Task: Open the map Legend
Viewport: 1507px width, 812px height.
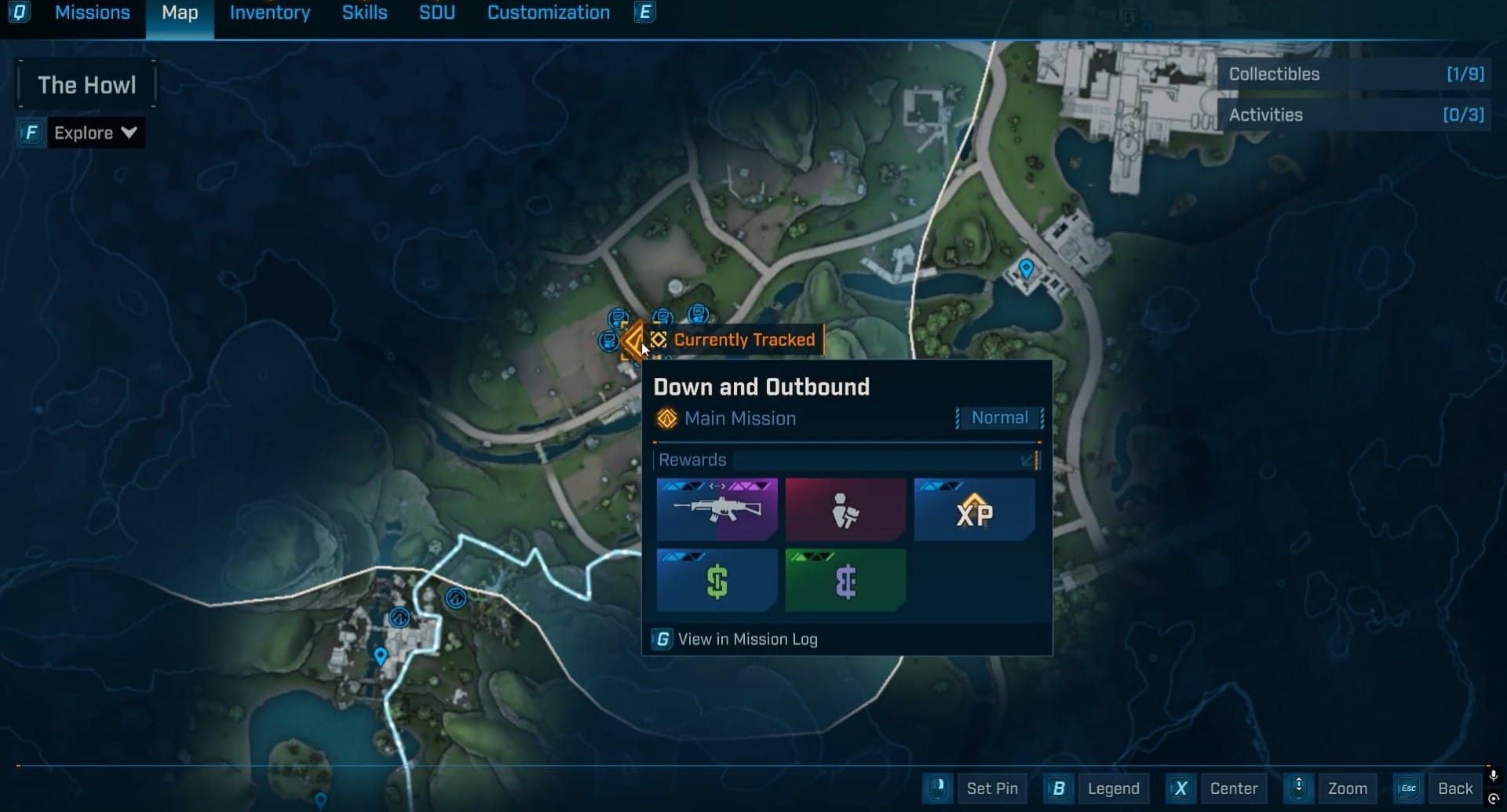Action: click(1112, 788)
